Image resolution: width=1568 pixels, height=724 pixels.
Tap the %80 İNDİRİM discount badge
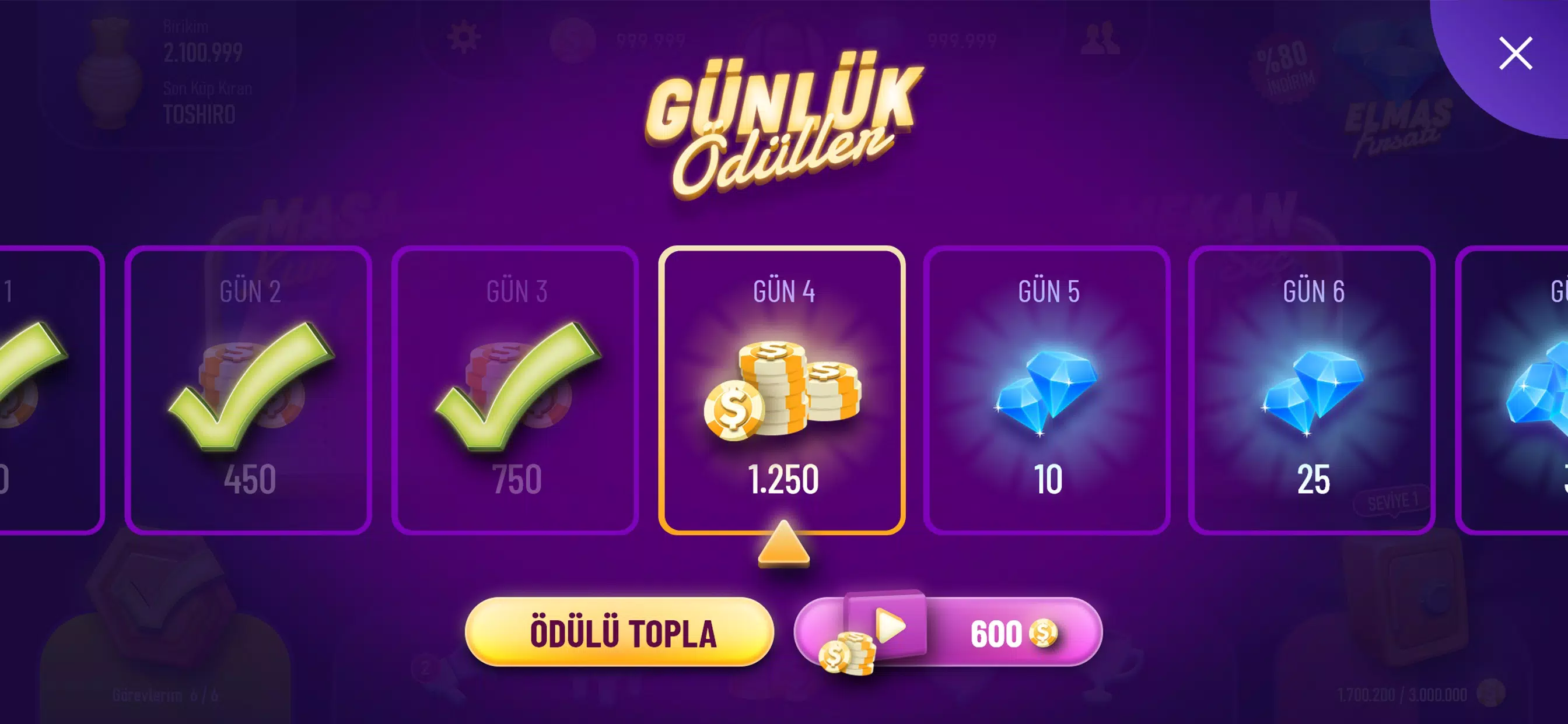point(1284,67)
